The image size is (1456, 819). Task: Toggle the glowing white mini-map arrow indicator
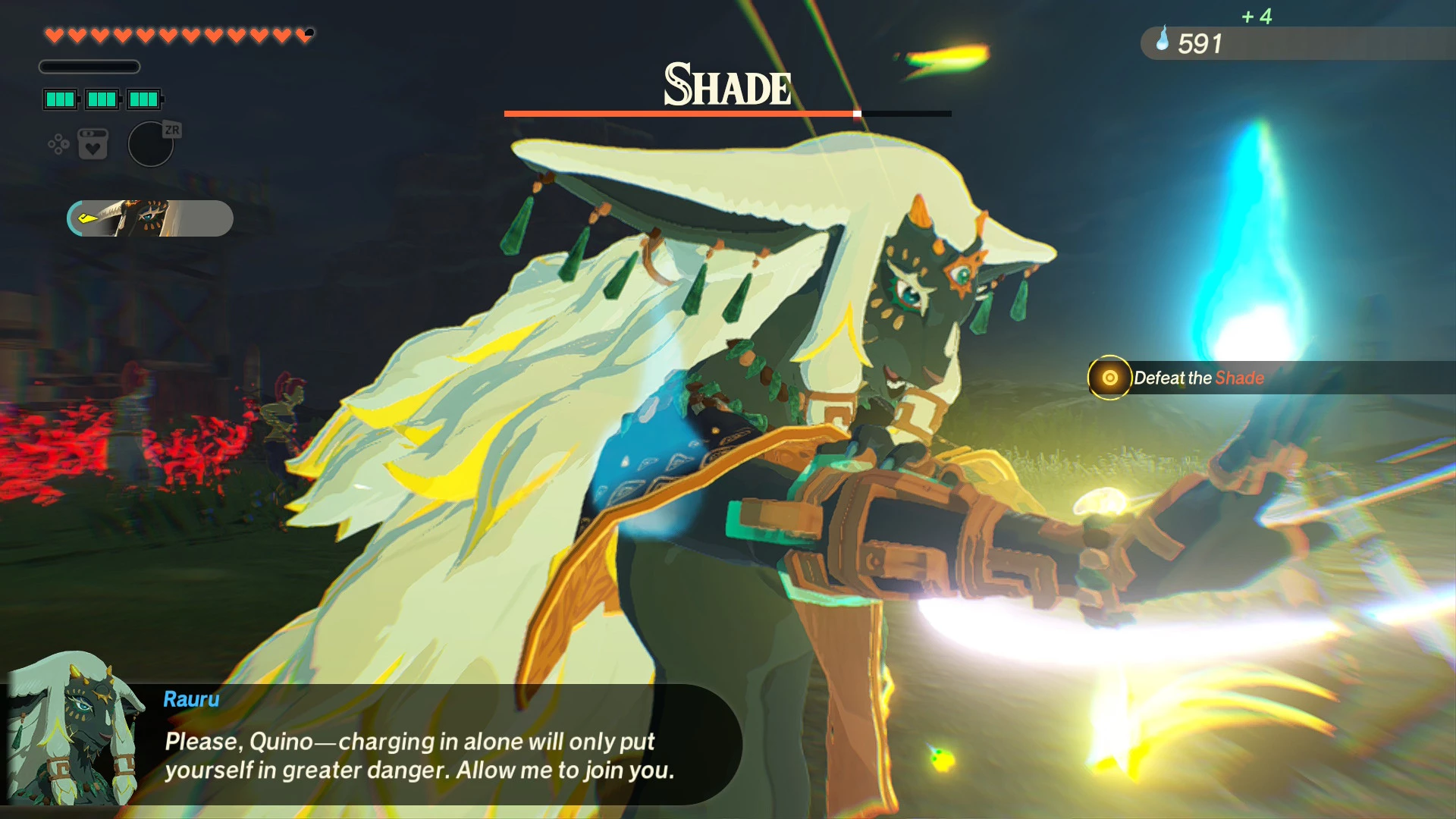tap(86, 217)
